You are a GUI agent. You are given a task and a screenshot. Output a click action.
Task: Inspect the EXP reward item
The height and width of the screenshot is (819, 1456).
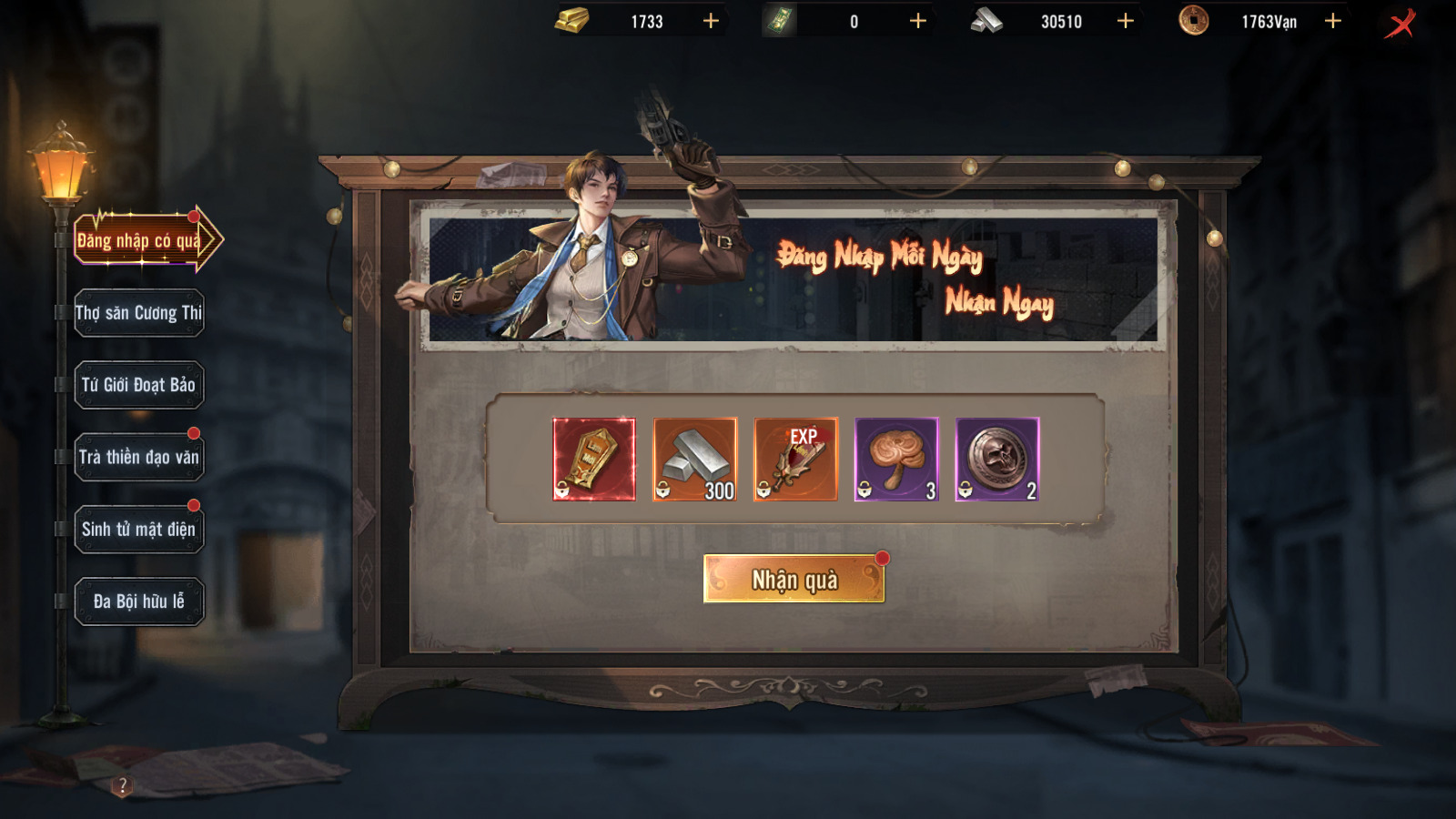(795, 460)
